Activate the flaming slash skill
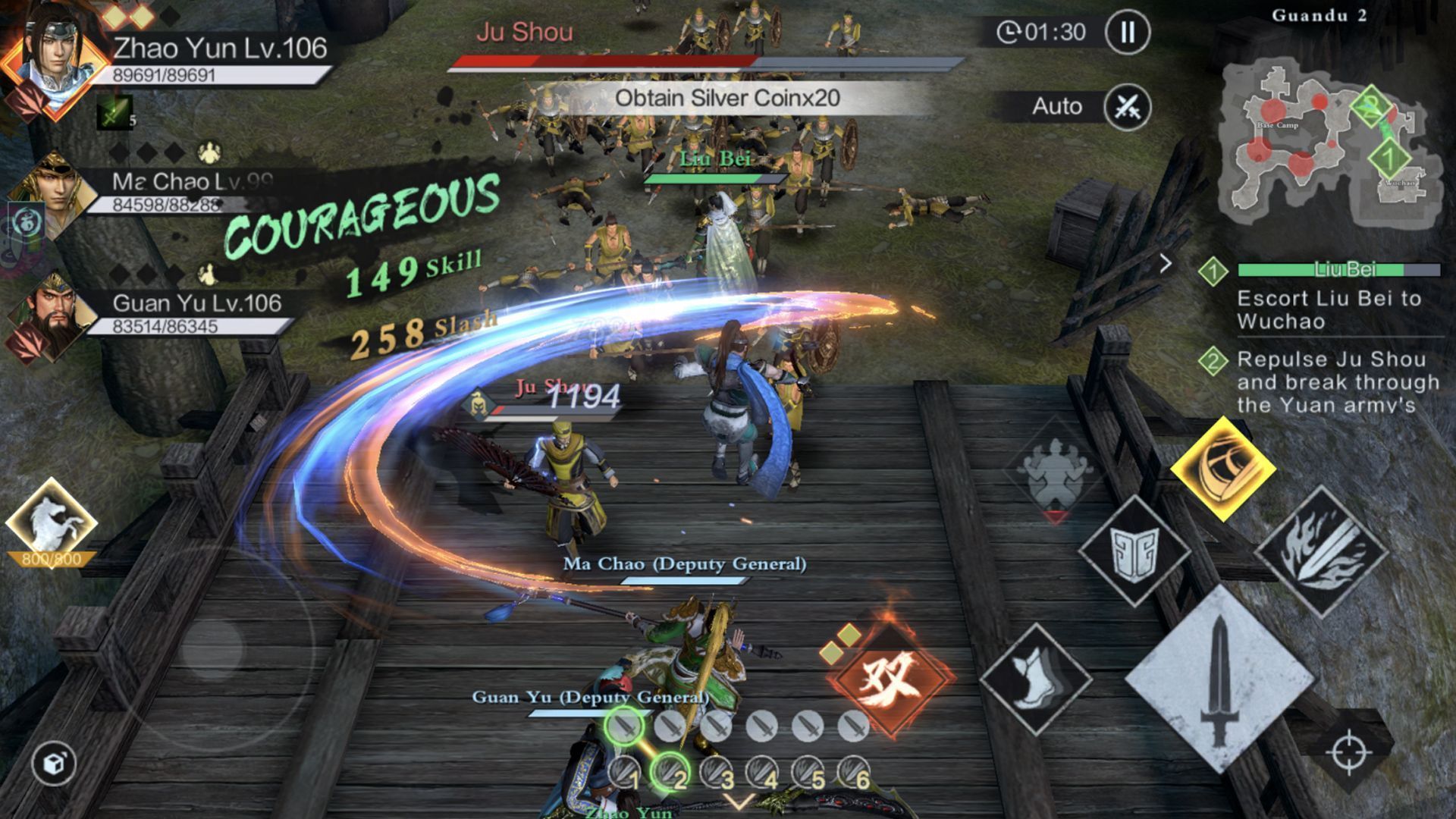1456x819 pixels. point(1320,552)
